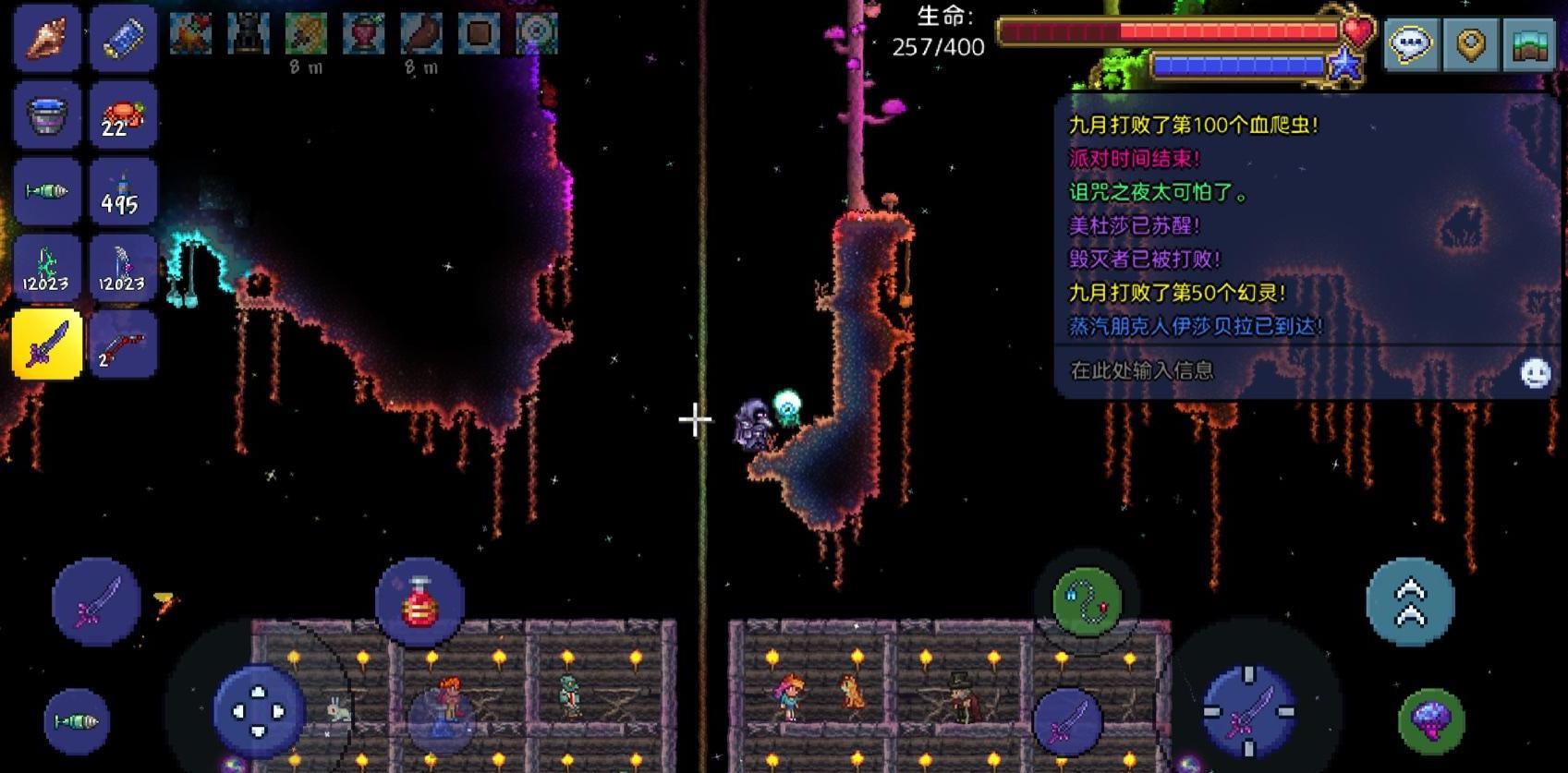Open the emoji smiley picker in chat

click(x=1535, y=372)
